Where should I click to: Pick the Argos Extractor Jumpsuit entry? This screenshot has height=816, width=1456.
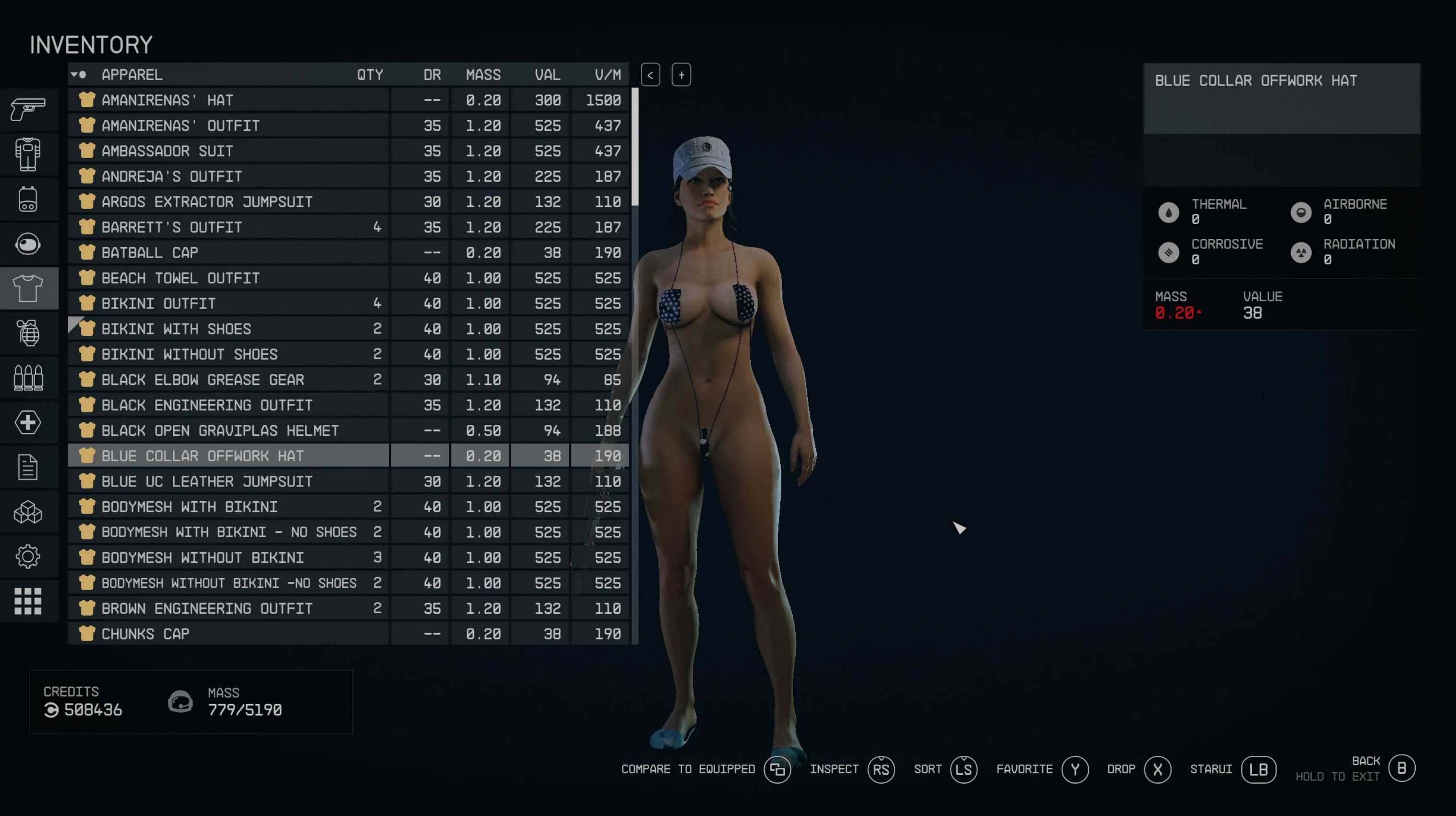tap(207, 202)
